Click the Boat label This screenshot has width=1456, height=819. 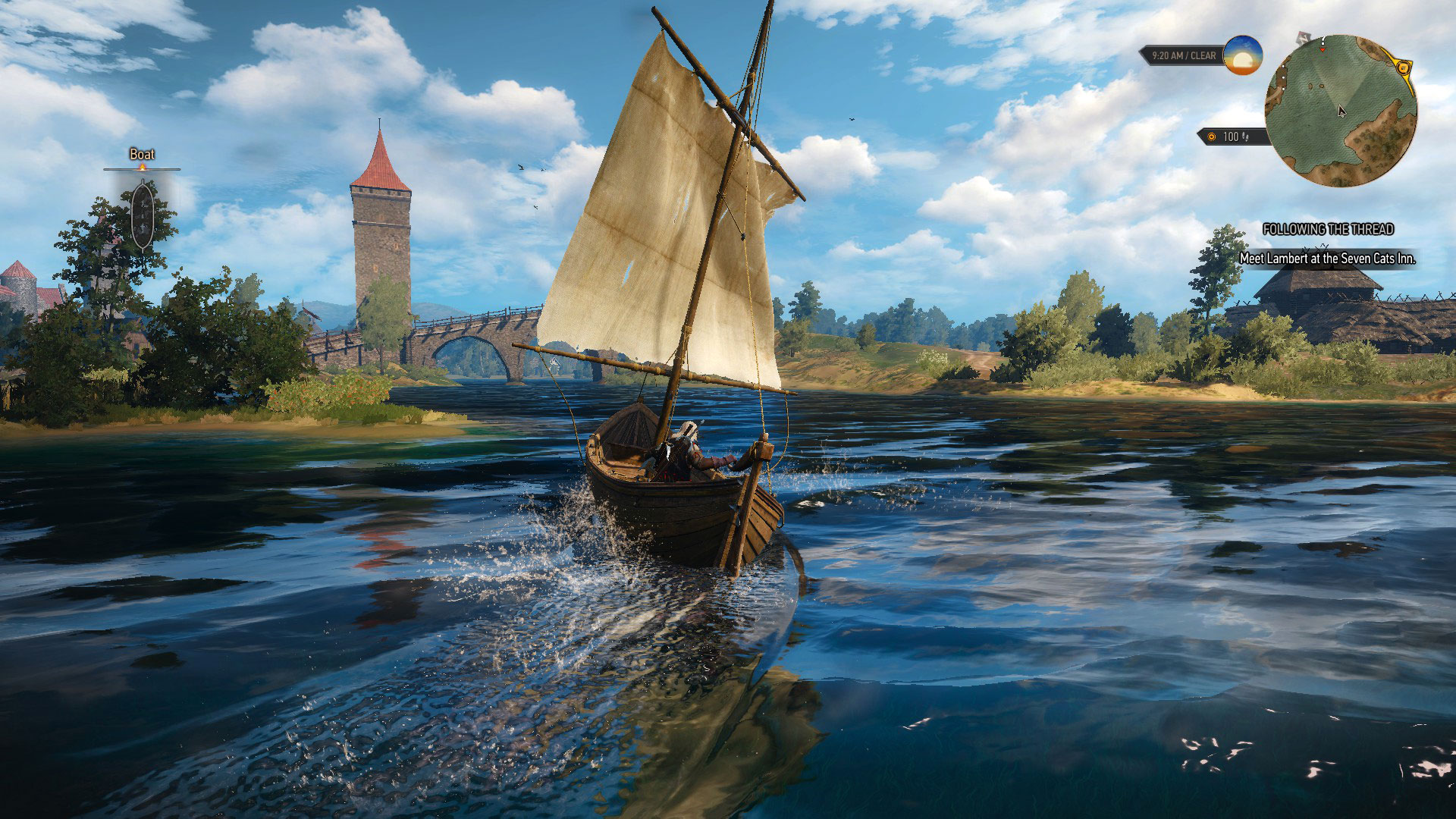pyautogui.click(x=140, y=154)
